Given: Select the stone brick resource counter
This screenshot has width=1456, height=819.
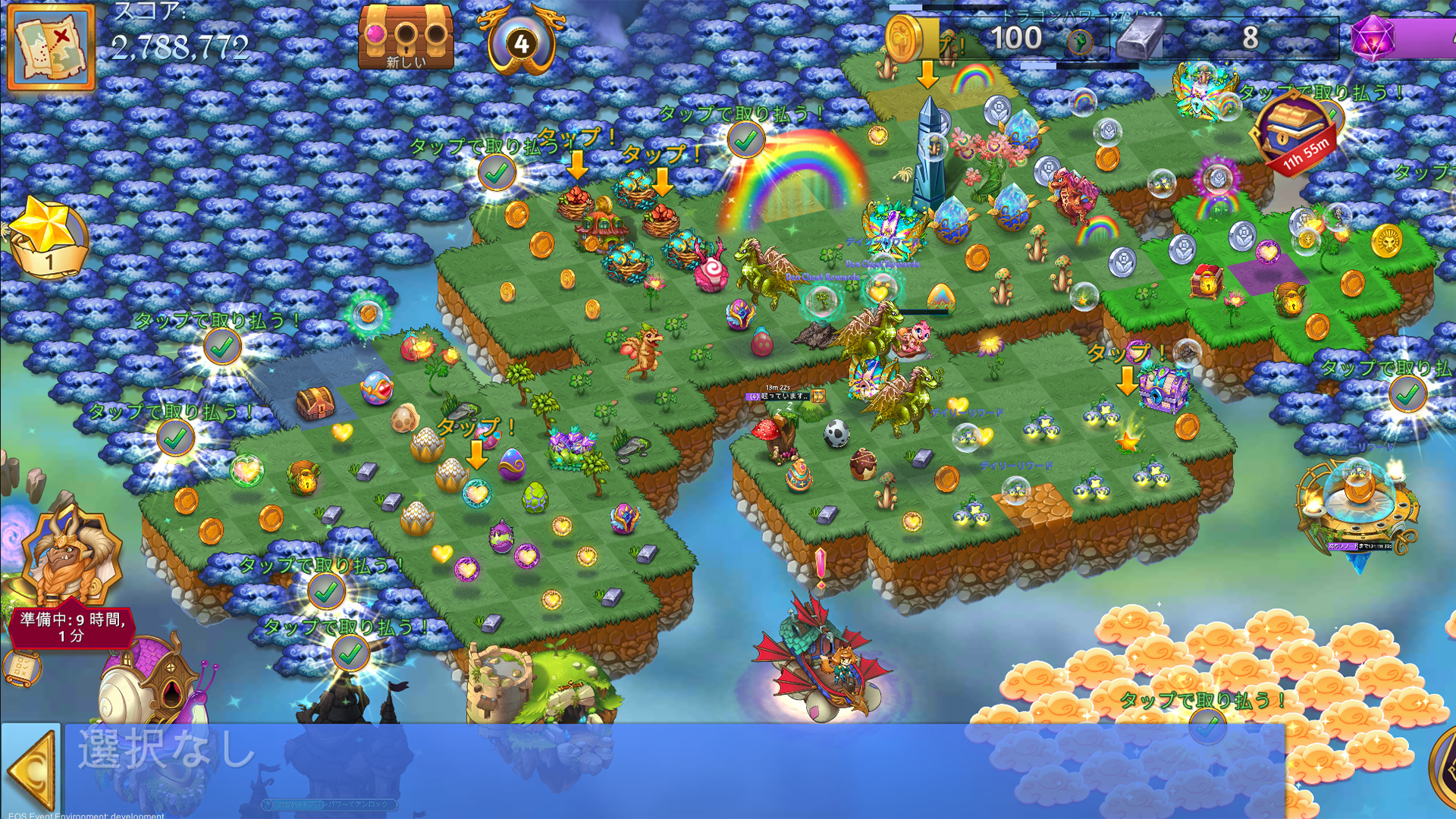Looking at the screenshot, I should [x=1141, y=38].
